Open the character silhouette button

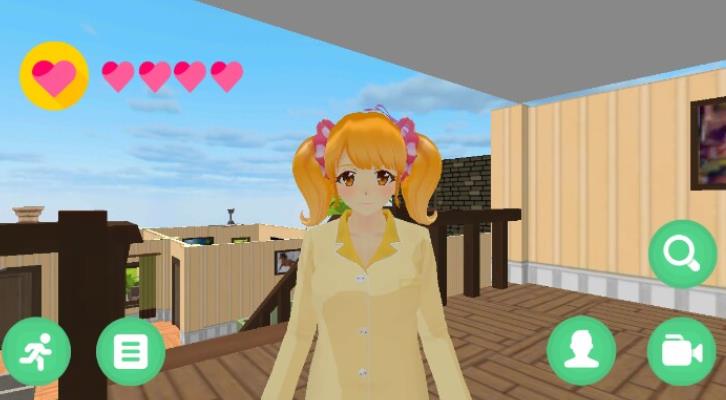point(581,351)
